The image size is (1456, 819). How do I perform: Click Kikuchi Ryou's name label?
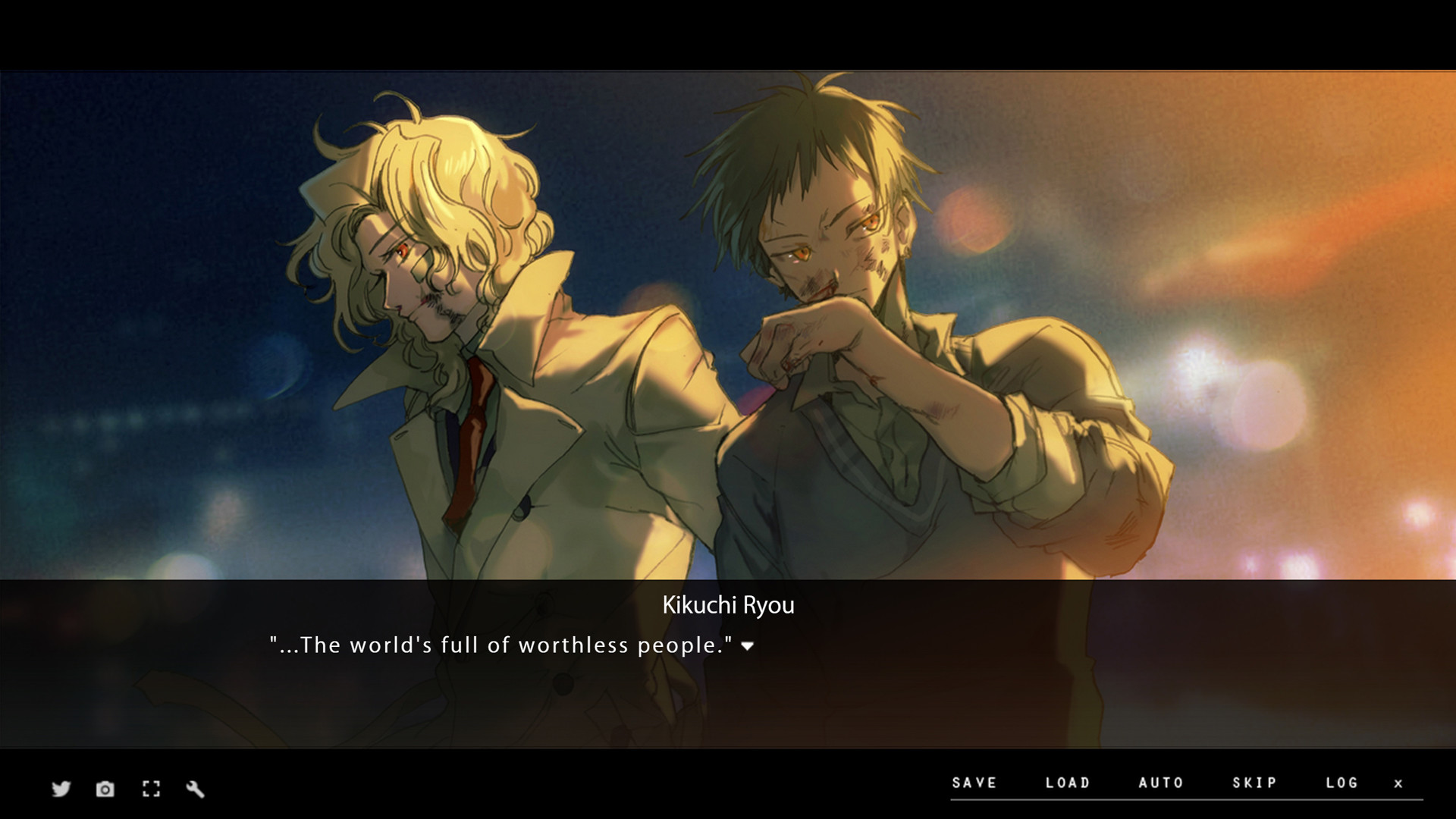[727, 605]
